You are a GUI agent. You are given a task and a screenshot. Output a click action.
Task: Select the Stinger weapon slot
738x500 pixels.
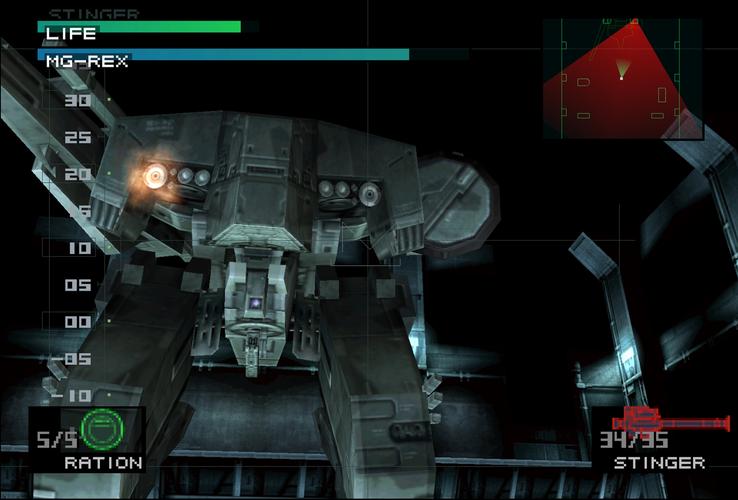click(x=660, y=439)
